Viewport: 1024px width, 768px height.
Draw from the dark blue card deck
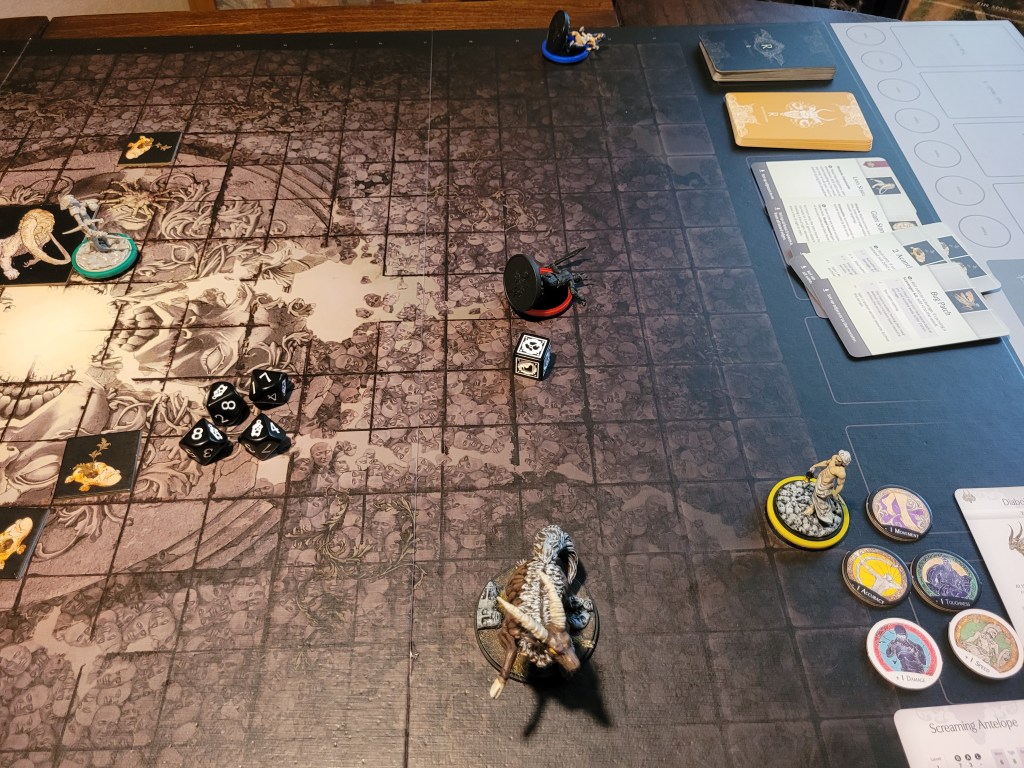[x=766, y=53]
